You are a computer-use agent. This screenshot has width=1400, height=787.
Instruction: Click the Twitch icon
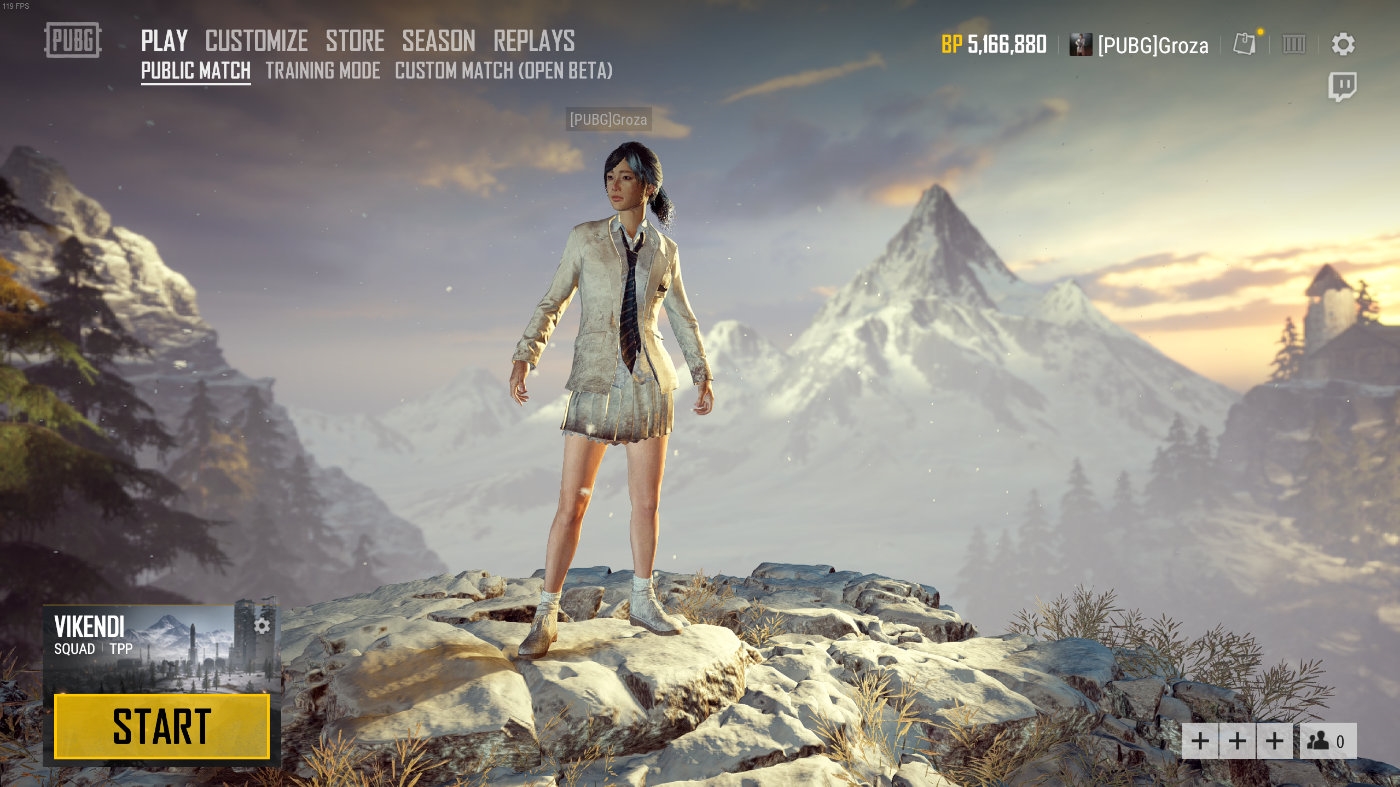pos(1342,87)
